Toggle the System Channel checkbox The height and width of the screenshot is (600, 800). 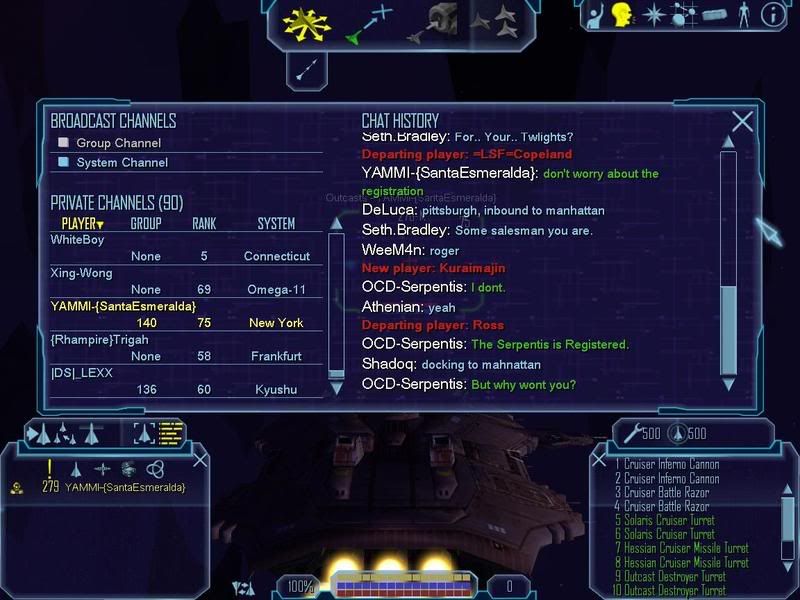pos(64,162)
